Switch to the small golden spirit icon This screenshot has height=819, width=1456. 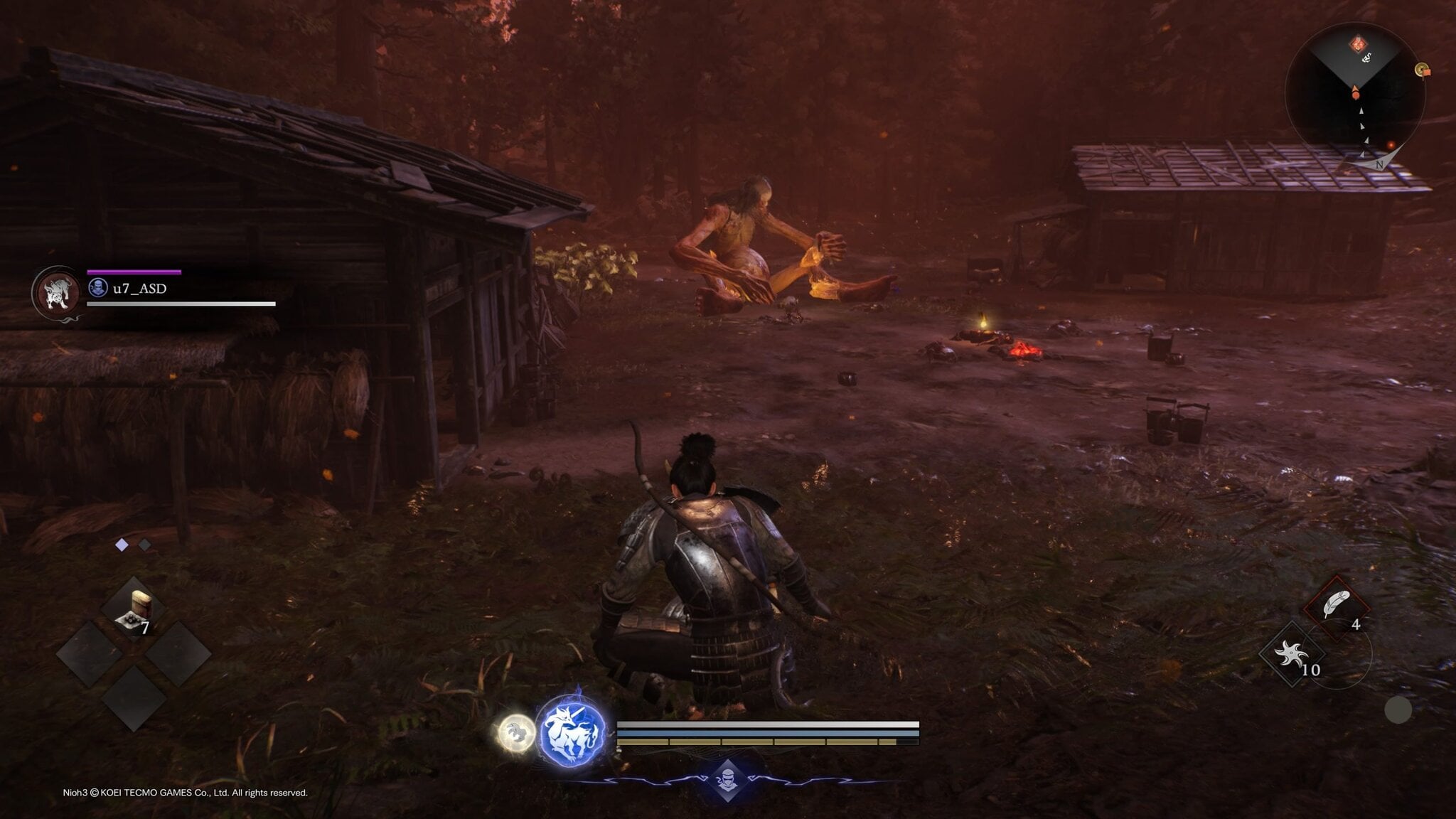coord(516,732)
